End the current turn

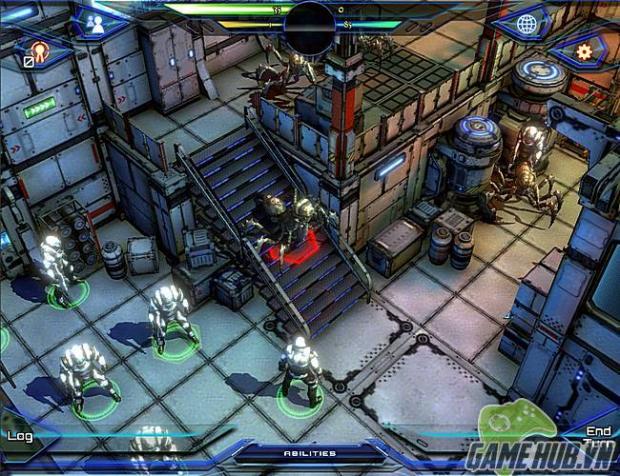coord(598,437)
